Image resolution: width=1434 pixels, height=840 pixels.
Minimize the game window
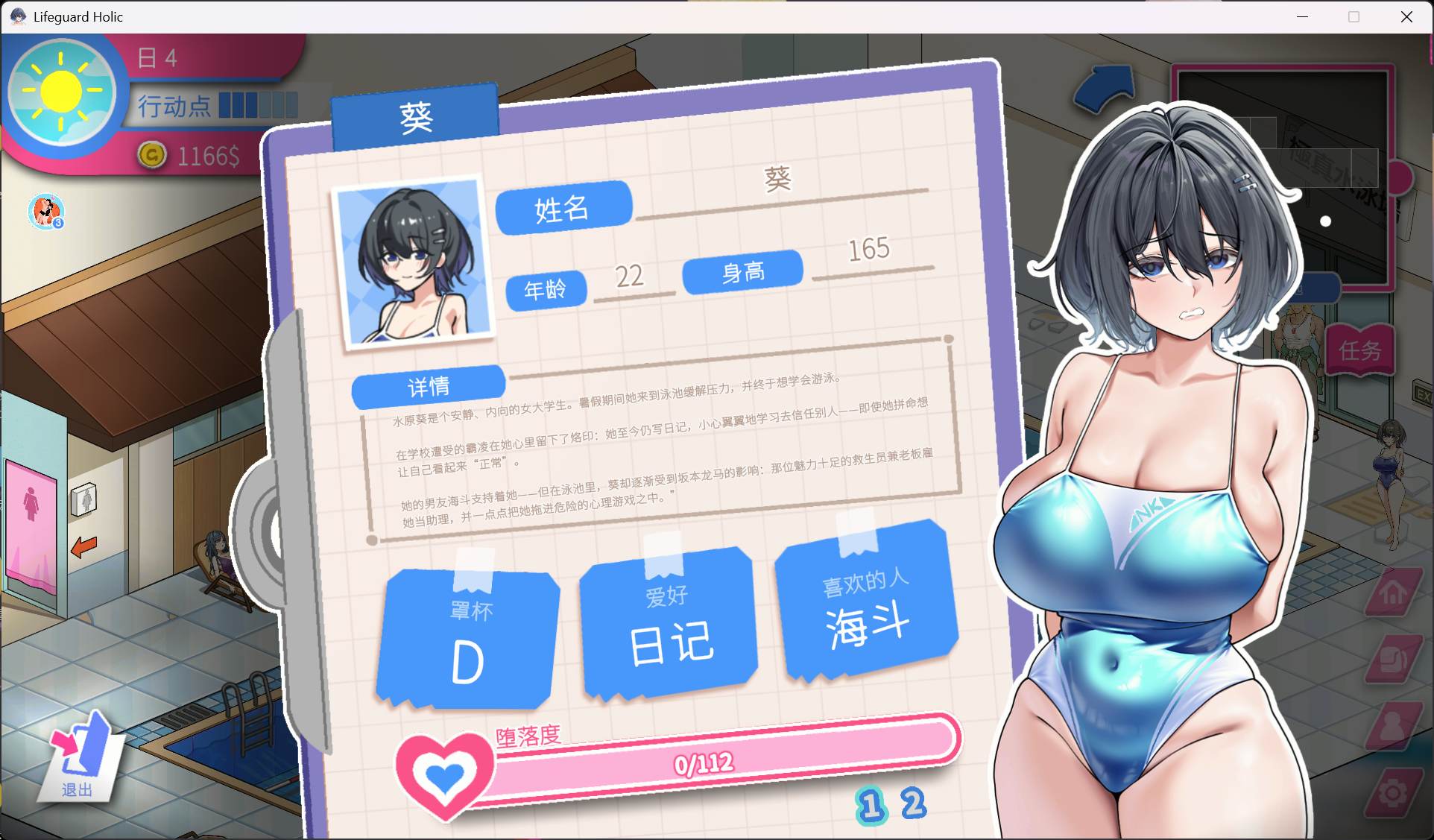coord(1302,16)
